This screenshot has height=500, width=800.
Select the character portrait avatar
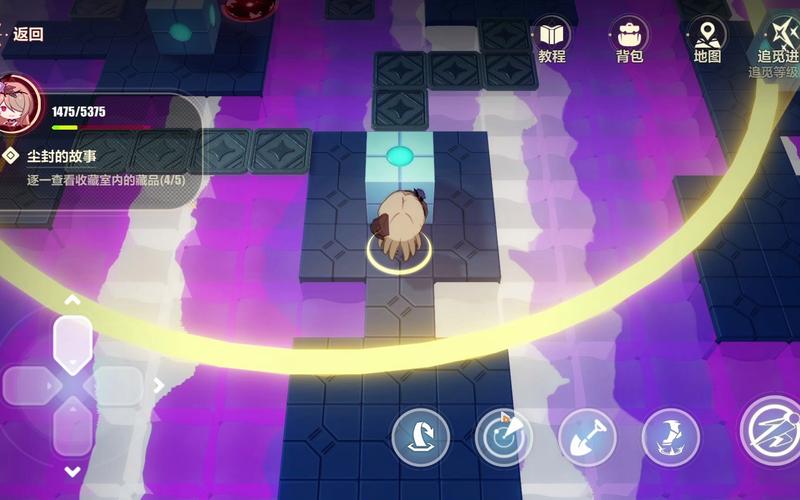(19, 104)
